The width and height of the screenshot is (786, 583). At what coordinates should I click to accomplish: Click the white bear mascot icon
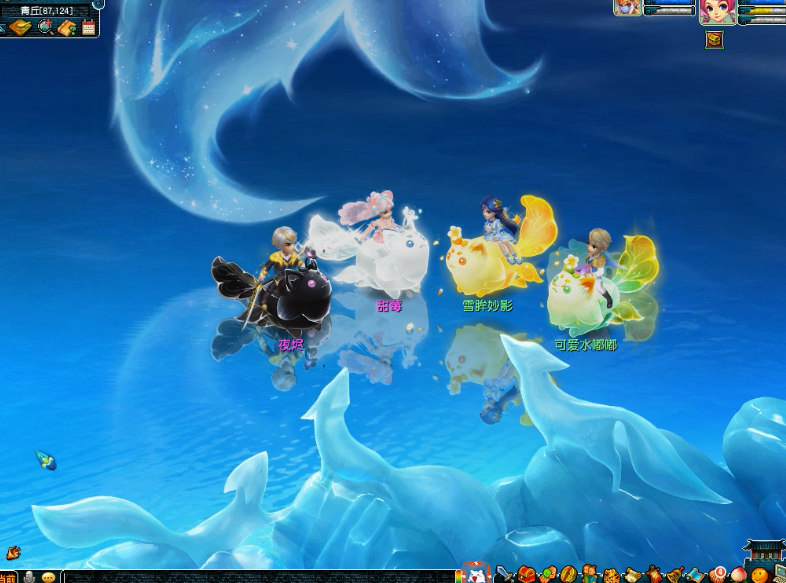476,574
